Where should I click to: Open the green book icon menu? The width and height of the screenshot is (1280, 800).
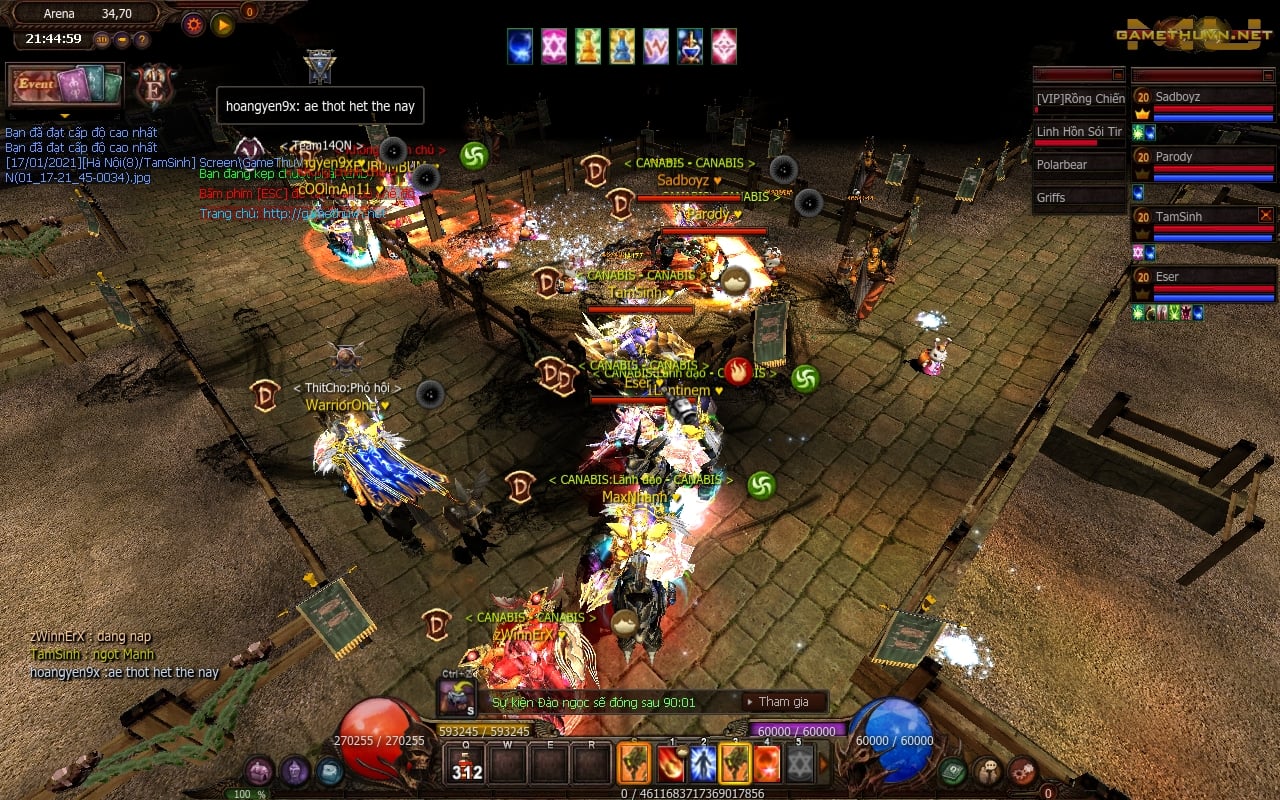click(x=952, y=771)
